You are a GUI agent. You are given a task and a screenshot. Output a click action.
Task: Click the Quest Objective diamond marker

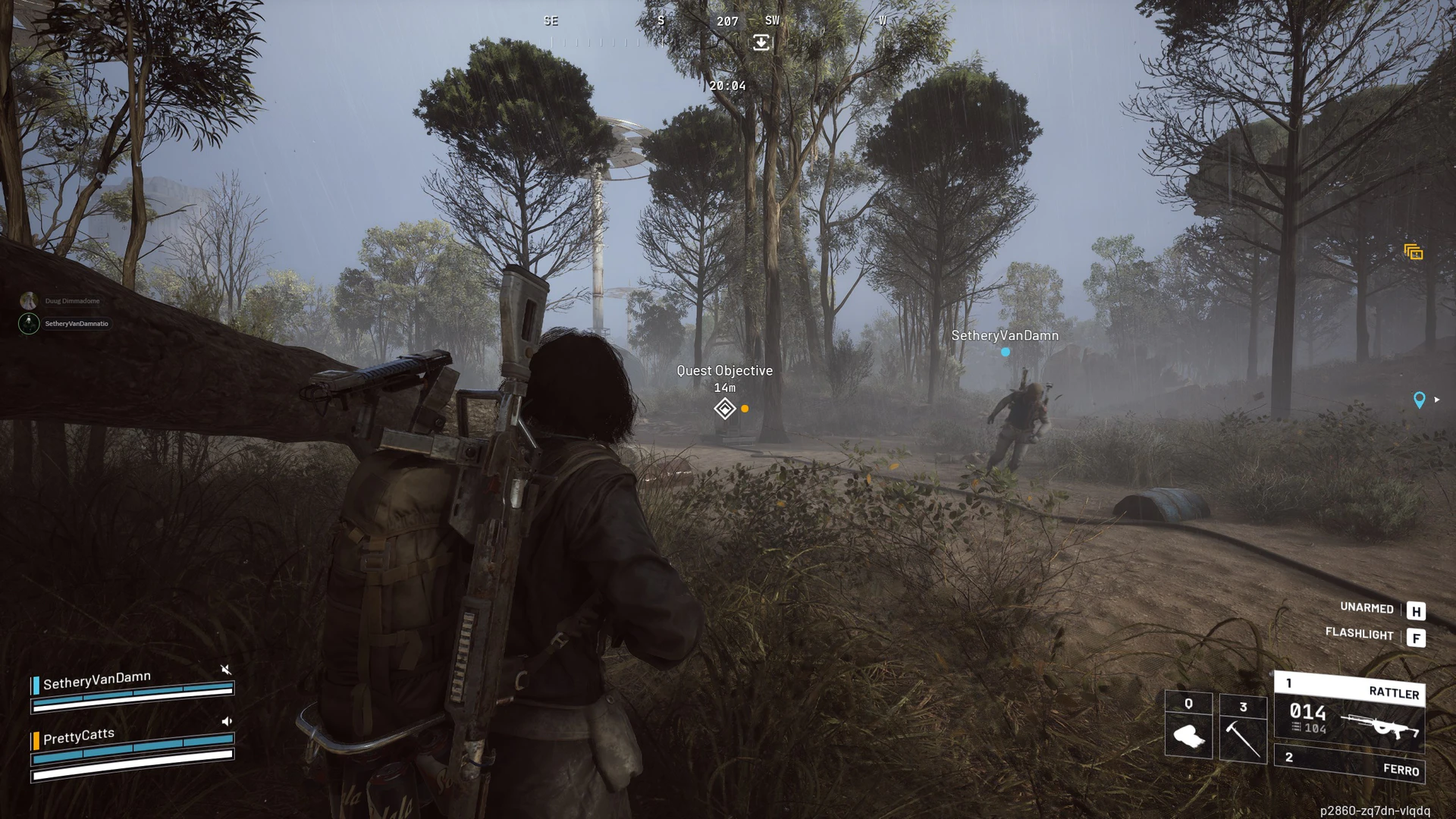724,409
